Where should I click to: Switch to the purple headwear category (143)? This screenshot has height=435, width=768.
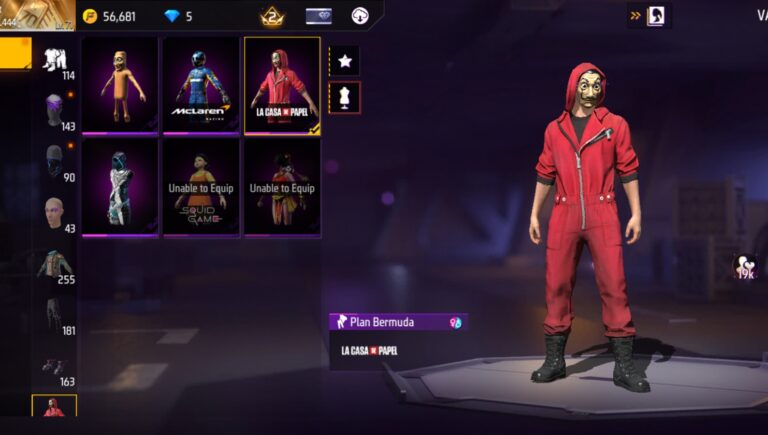(x=56, y=112)
